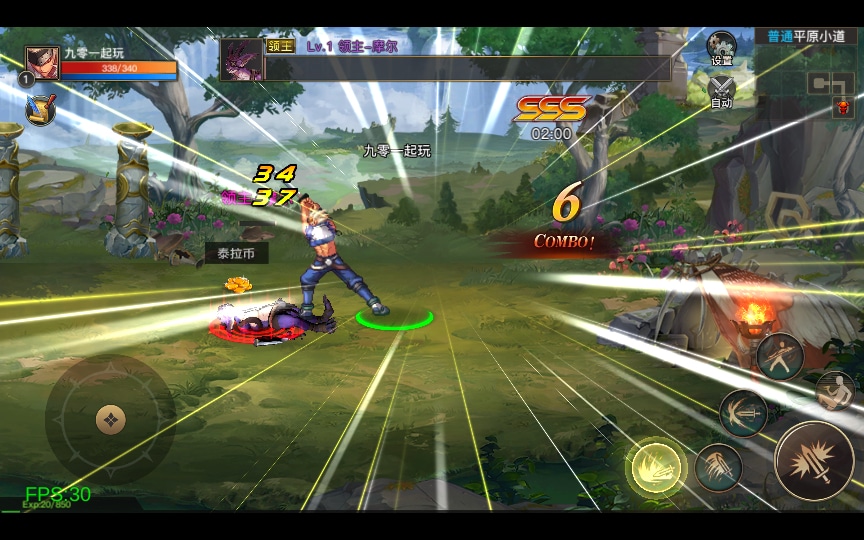Trigger the sword thrust burst skill
This screenshot has height=540, width=864.
(x=743, y=413)
